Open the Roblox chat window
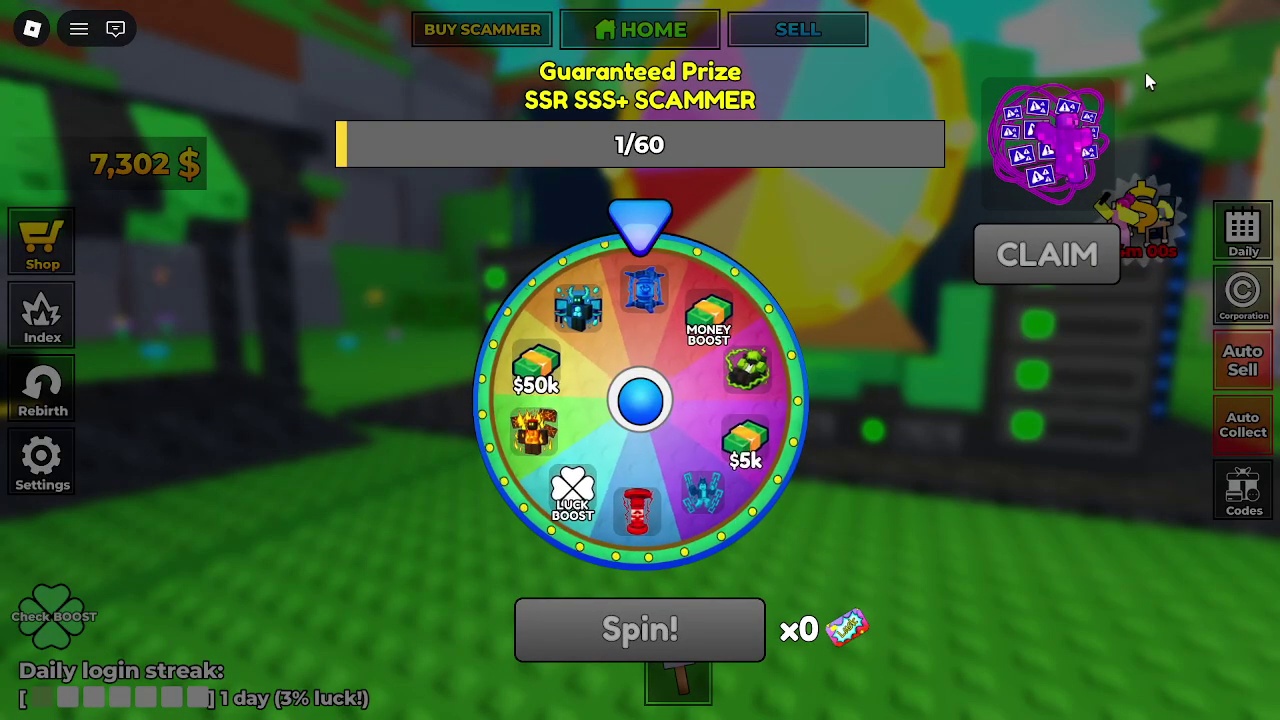This screenshot has width=1280, height=720. (116, 29)
